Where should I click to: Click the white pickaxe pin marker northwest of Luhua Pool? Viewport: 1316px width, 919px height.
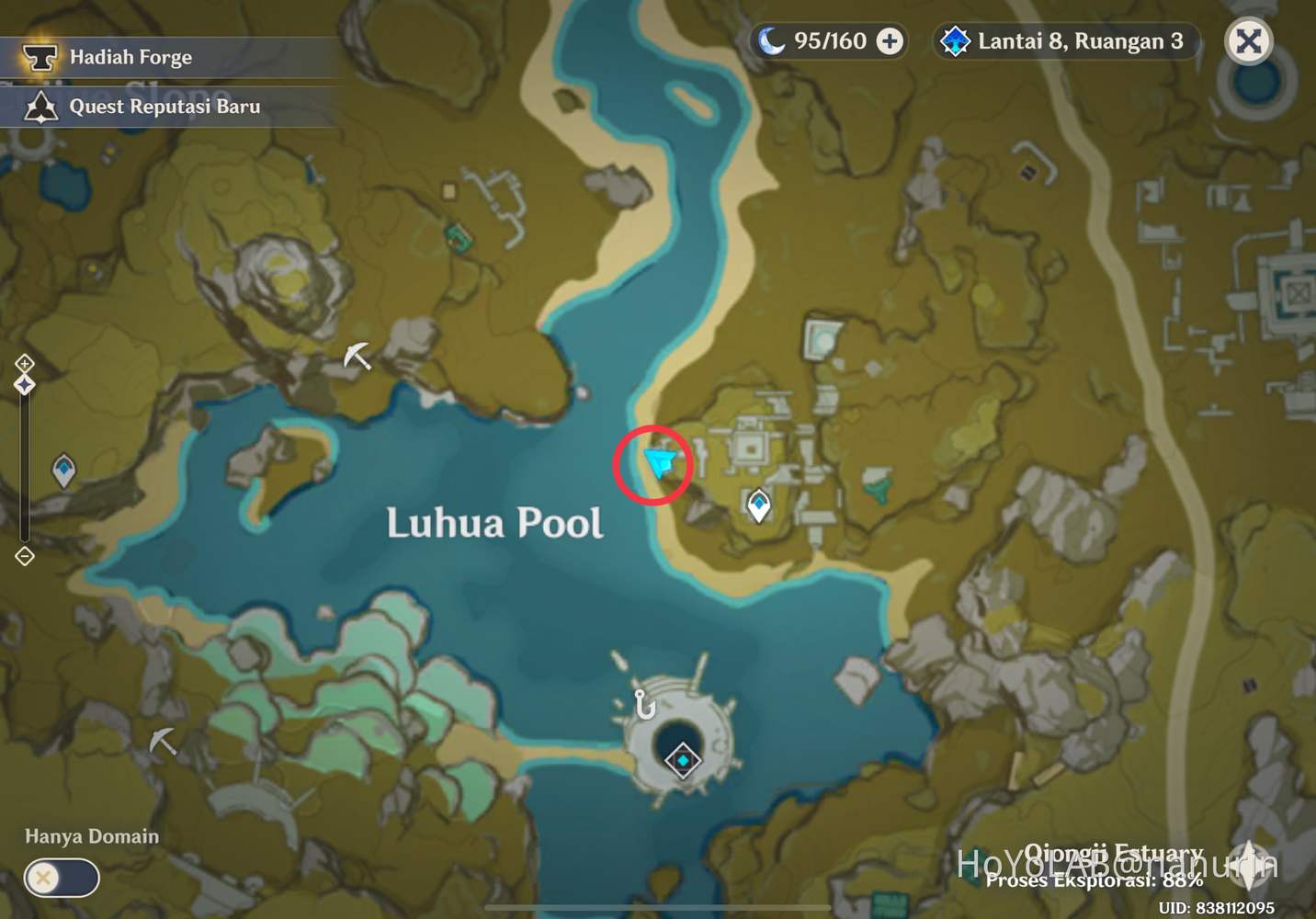[x=356, y=357]
